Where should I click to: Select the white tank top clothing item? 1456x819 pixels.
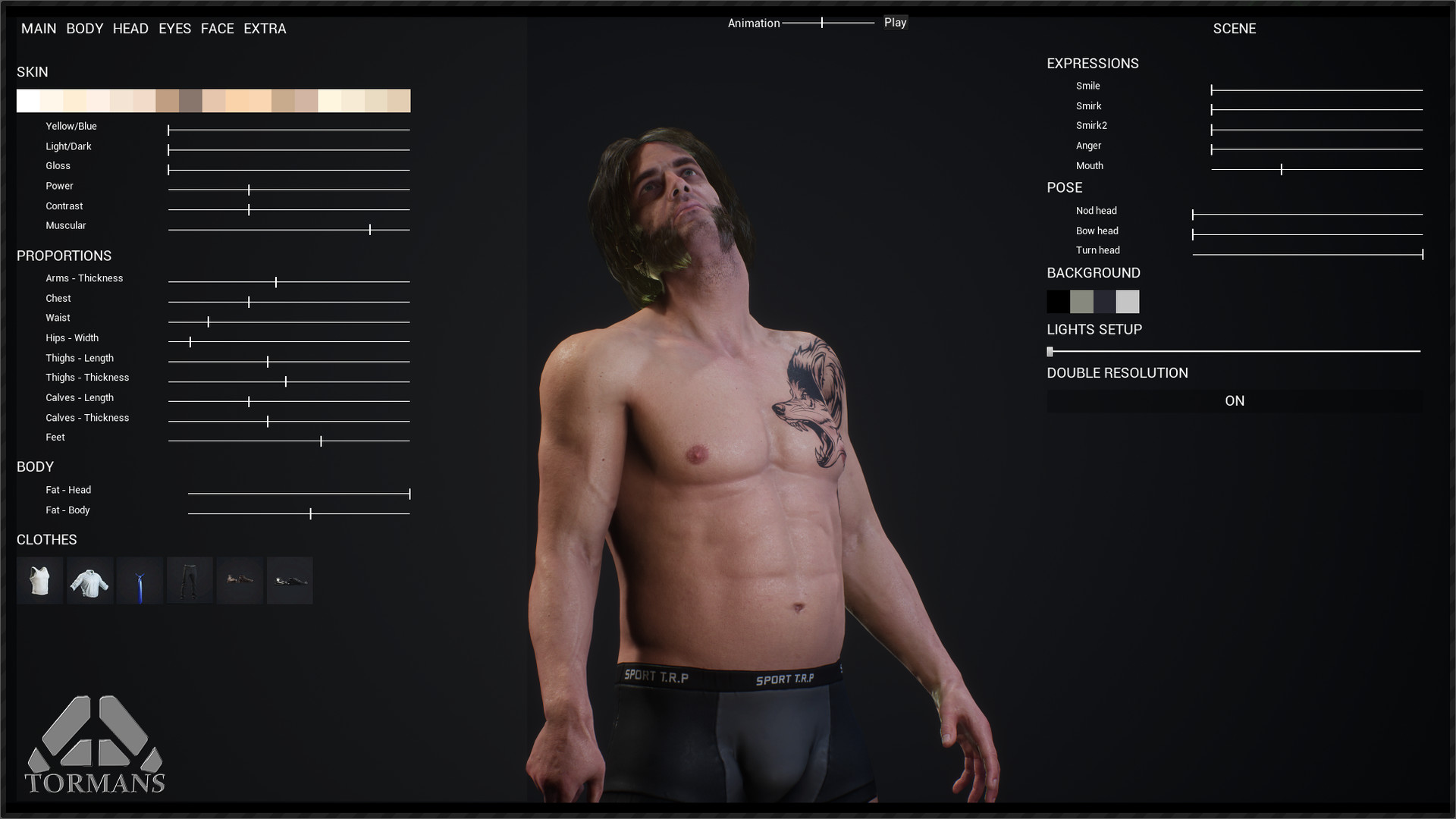pos(39,580)
